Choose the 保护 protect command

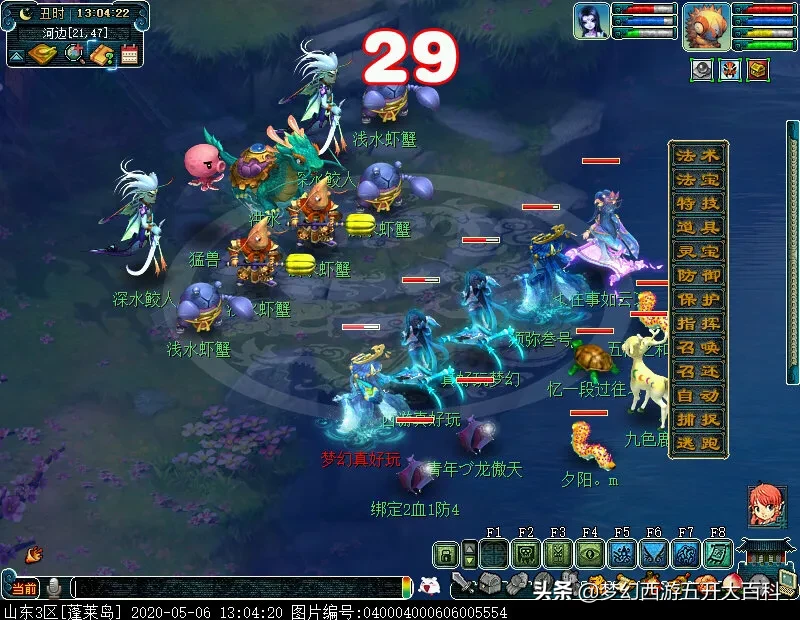point(698,300)
